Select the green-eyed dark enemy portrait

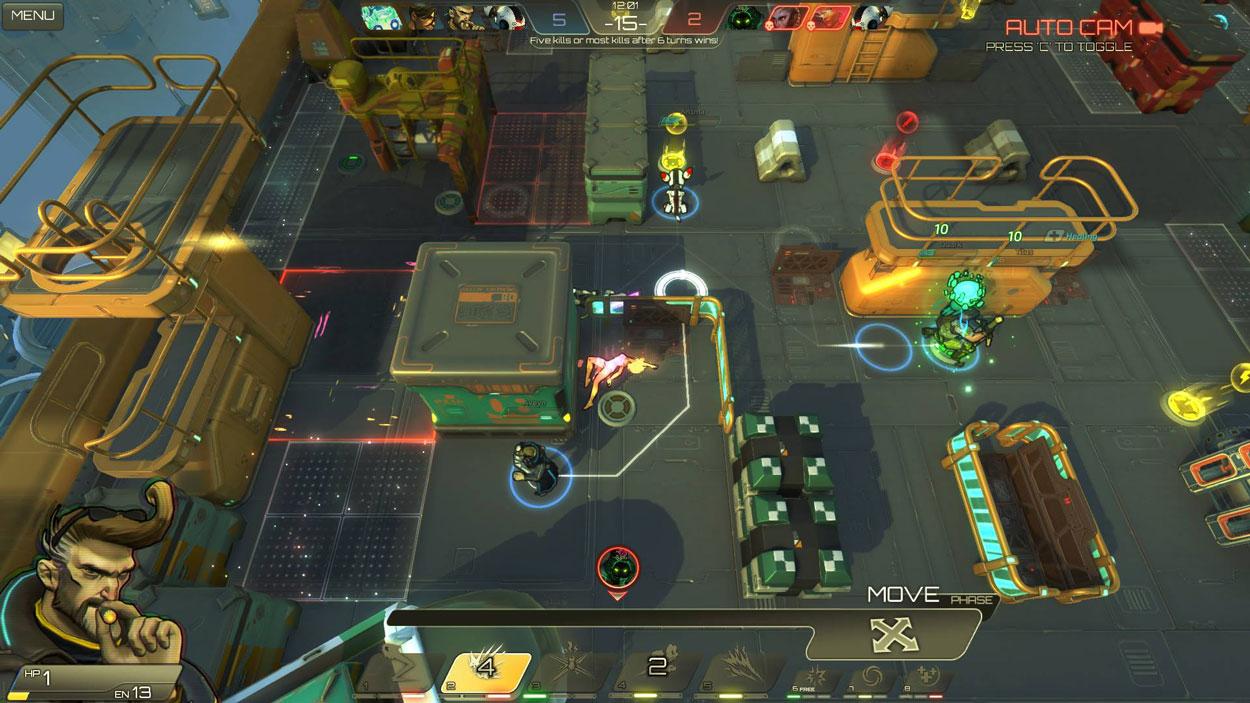746,17
